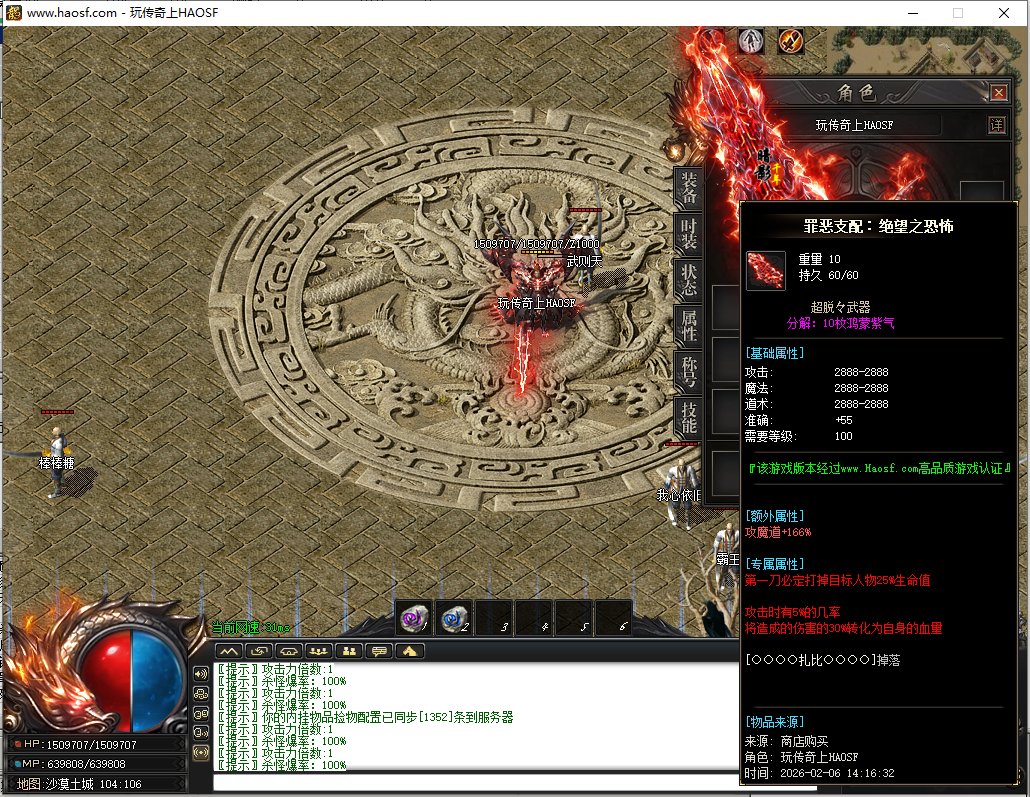1030x797 pixels.
Task: Open the 详 details button
Action: point(996,125)
